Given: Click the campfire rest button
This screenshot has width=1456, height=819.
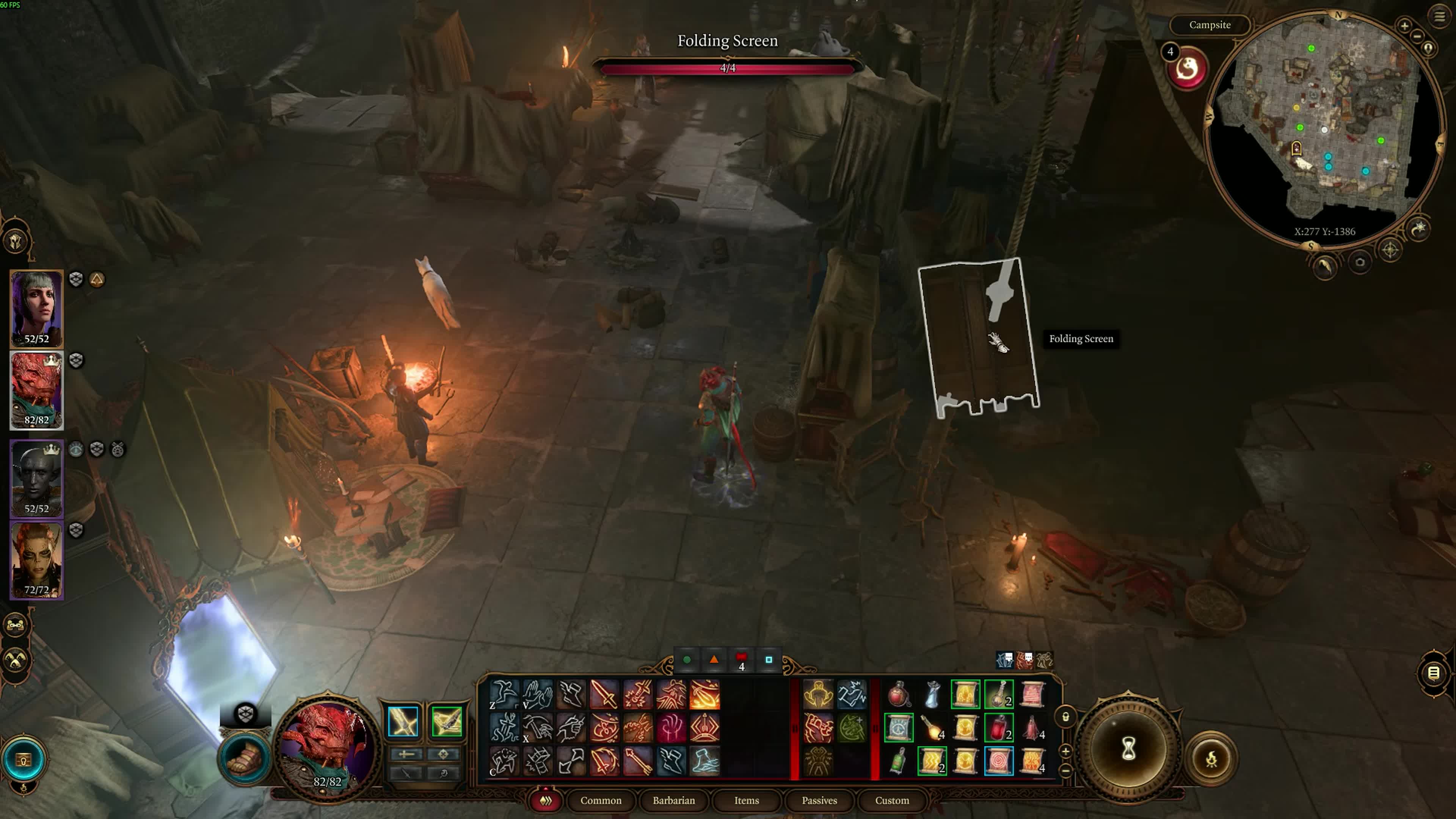Looking at the screenshot, I should 1211,758.
